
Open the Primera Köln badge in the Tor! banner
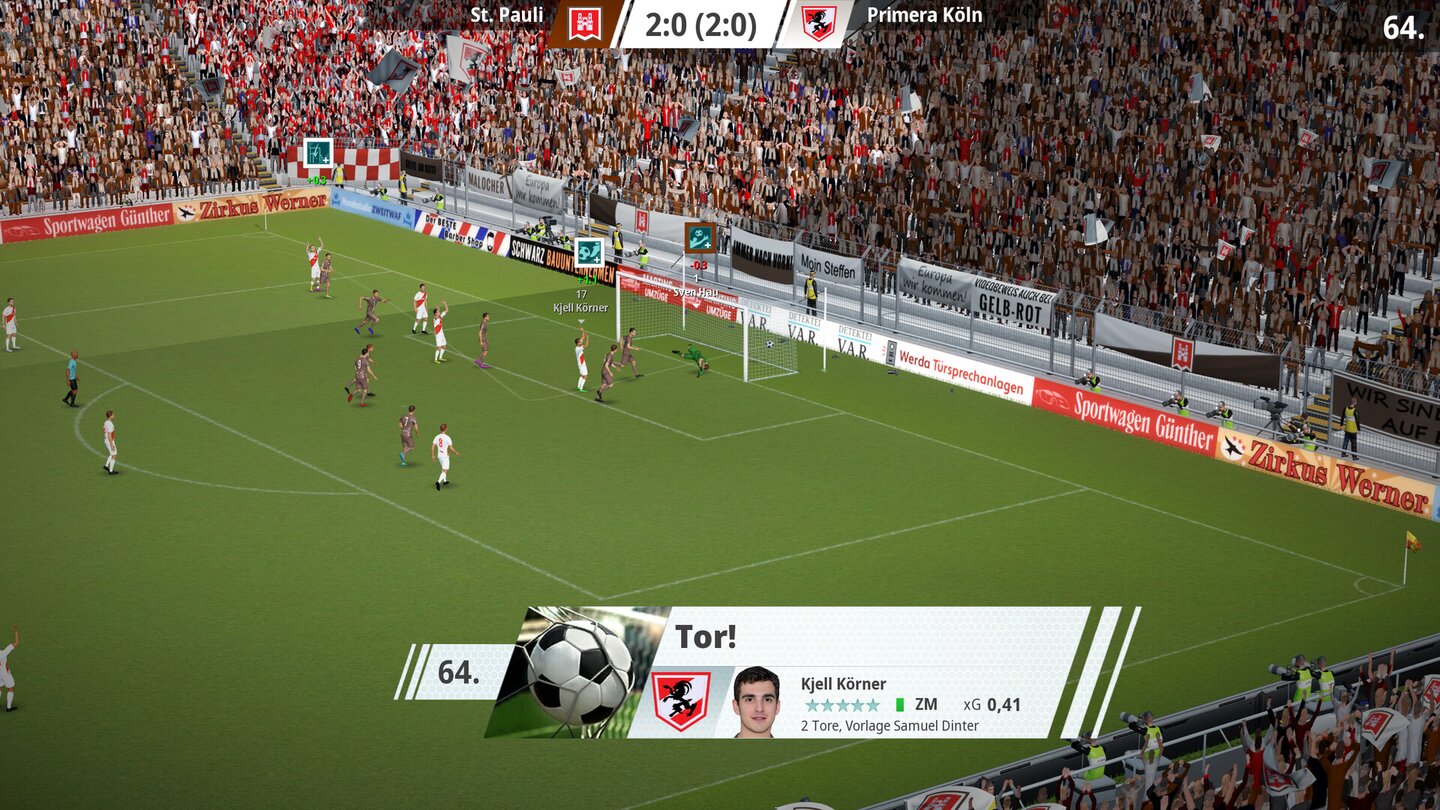pyautogui.click(x=679, y=702)
